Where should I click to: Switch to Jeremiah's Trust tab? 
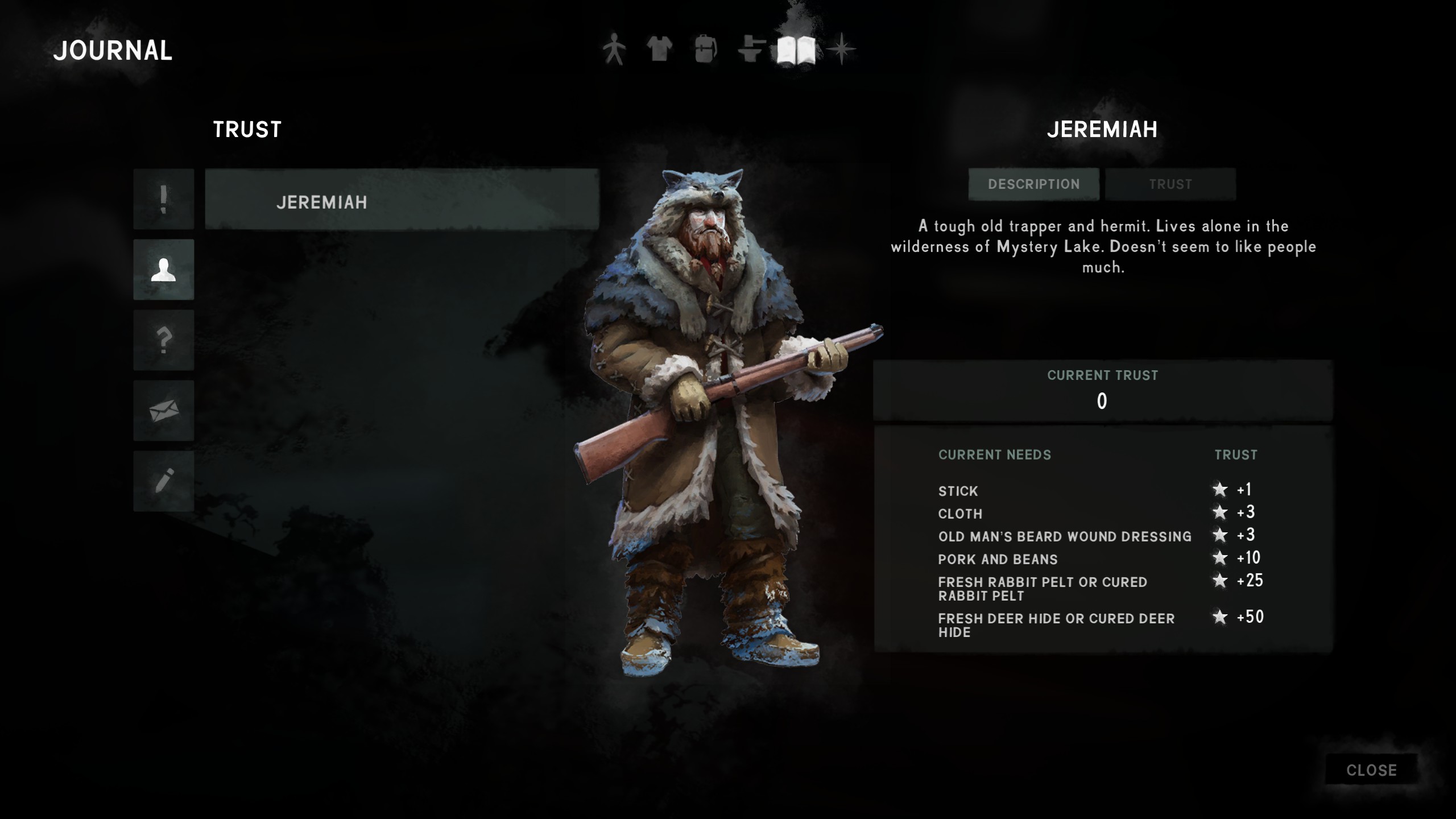(1170, 184)
